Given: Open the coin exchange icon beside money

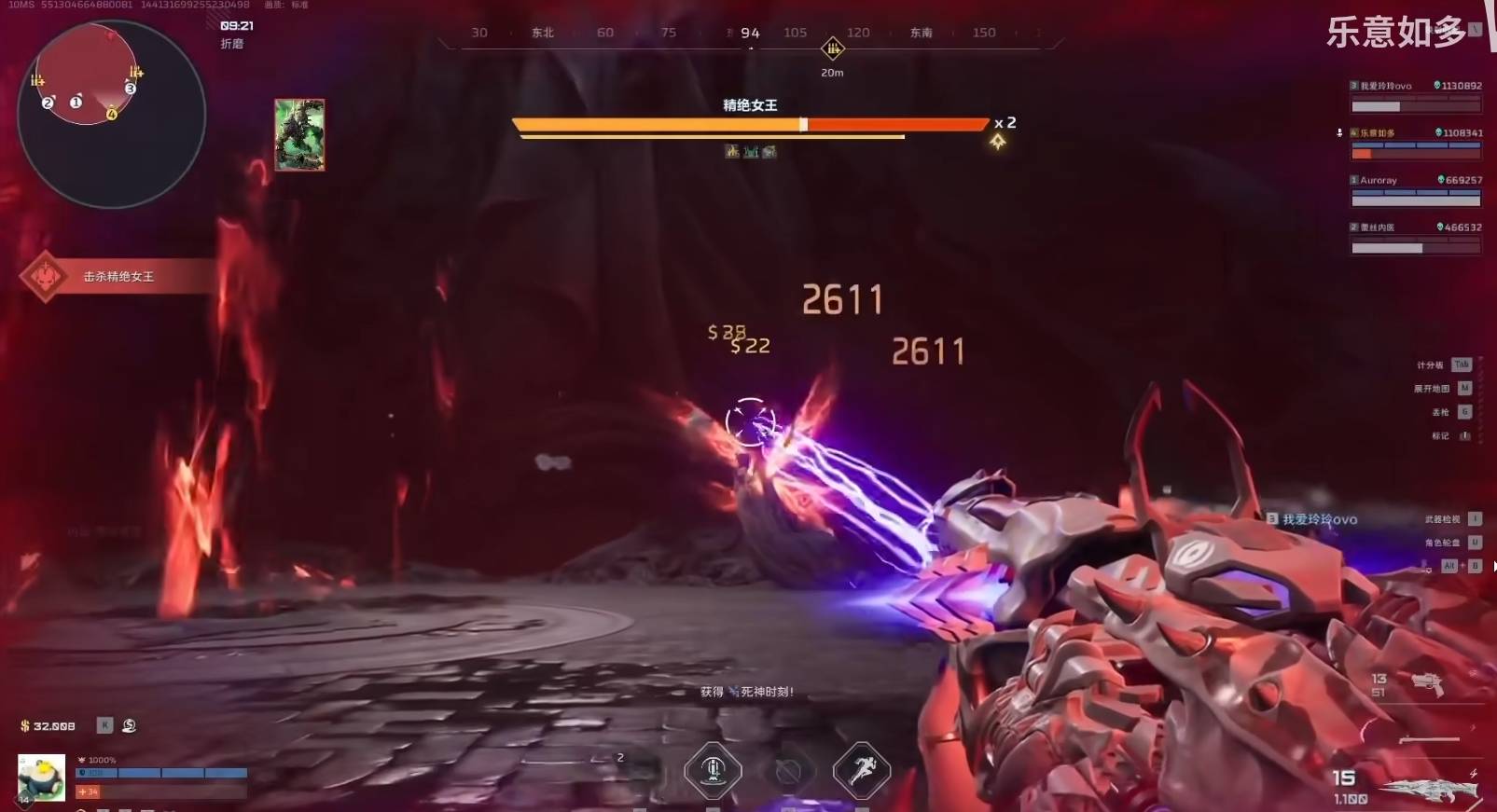Looking at the screenshot, I should (x=130, y=725).
